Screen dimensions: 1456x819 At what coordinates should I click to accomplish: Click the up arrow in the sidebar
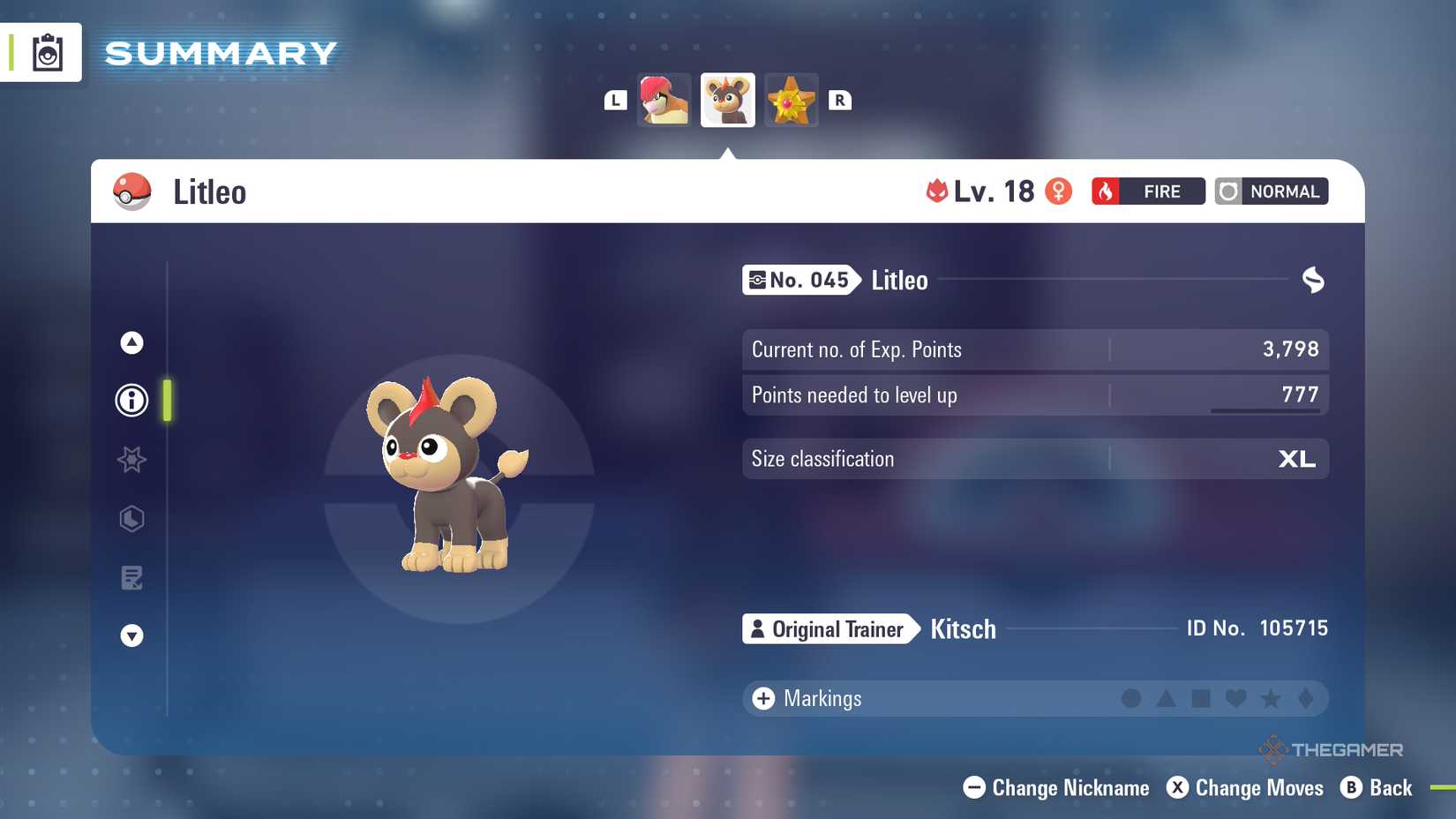coord(131,342)
